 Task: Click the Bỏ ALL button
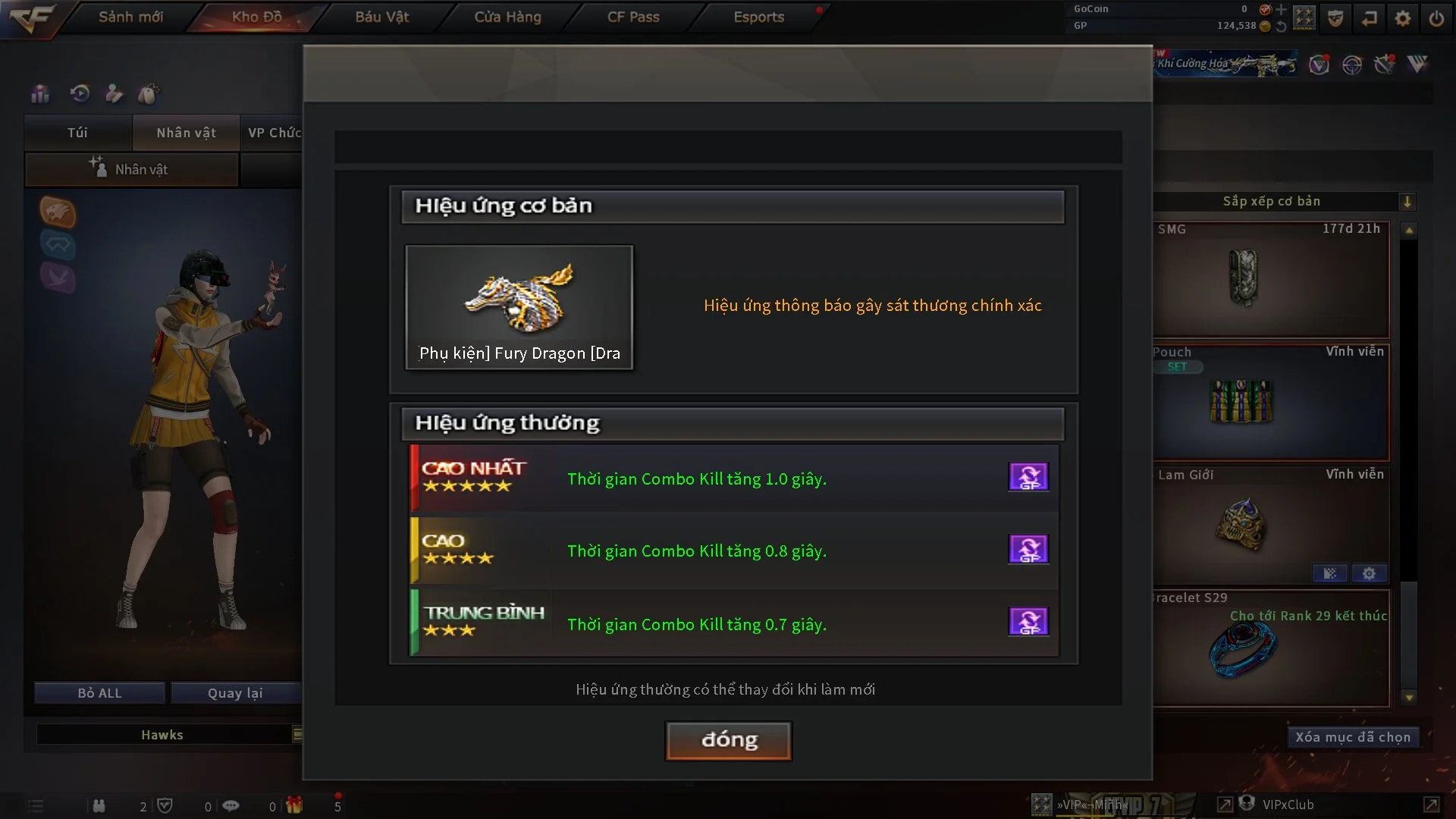99,693
